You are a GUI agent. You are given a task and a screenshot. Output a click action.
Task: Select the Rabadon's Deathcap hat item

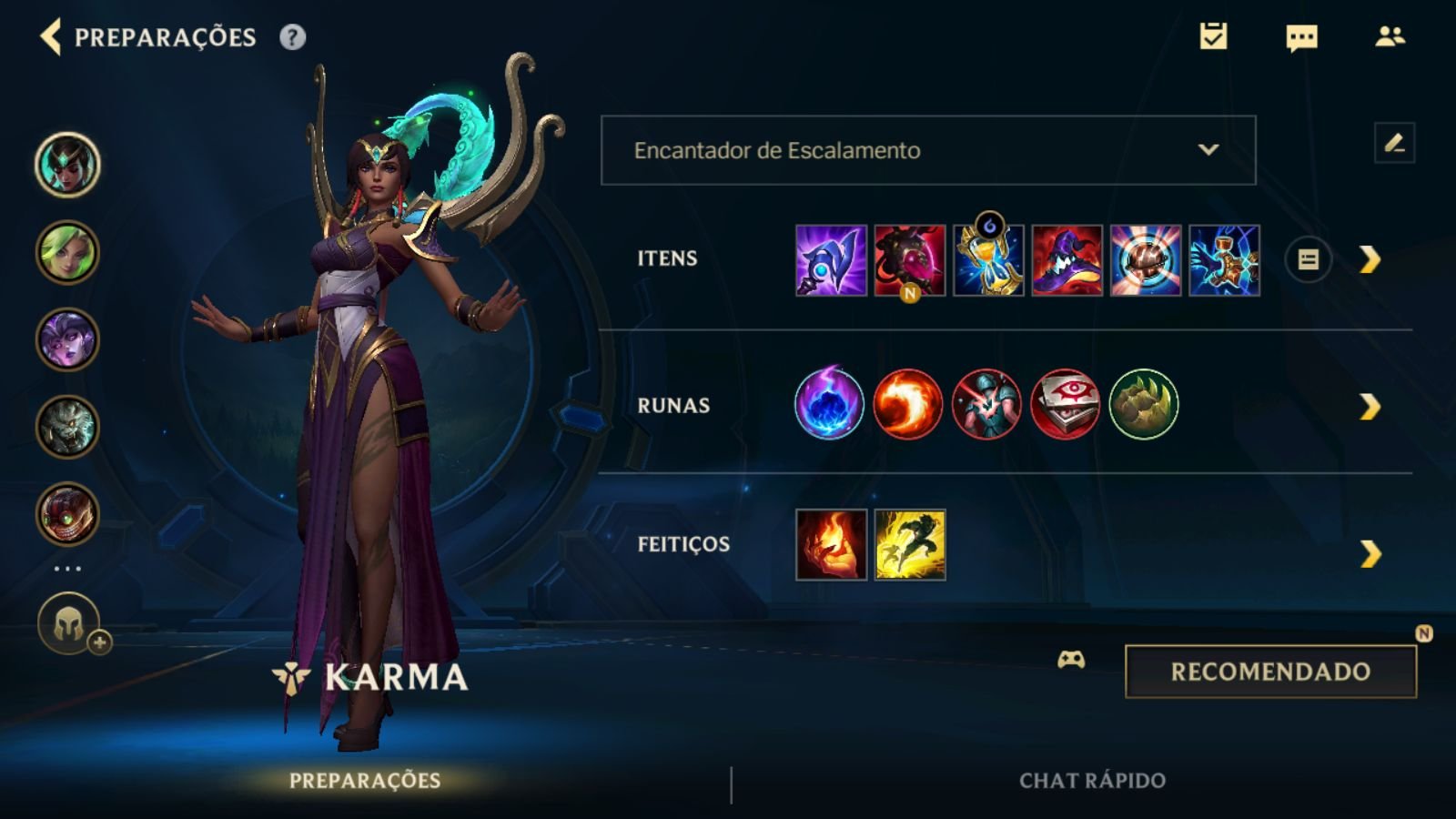click(x=1067, y=260)
